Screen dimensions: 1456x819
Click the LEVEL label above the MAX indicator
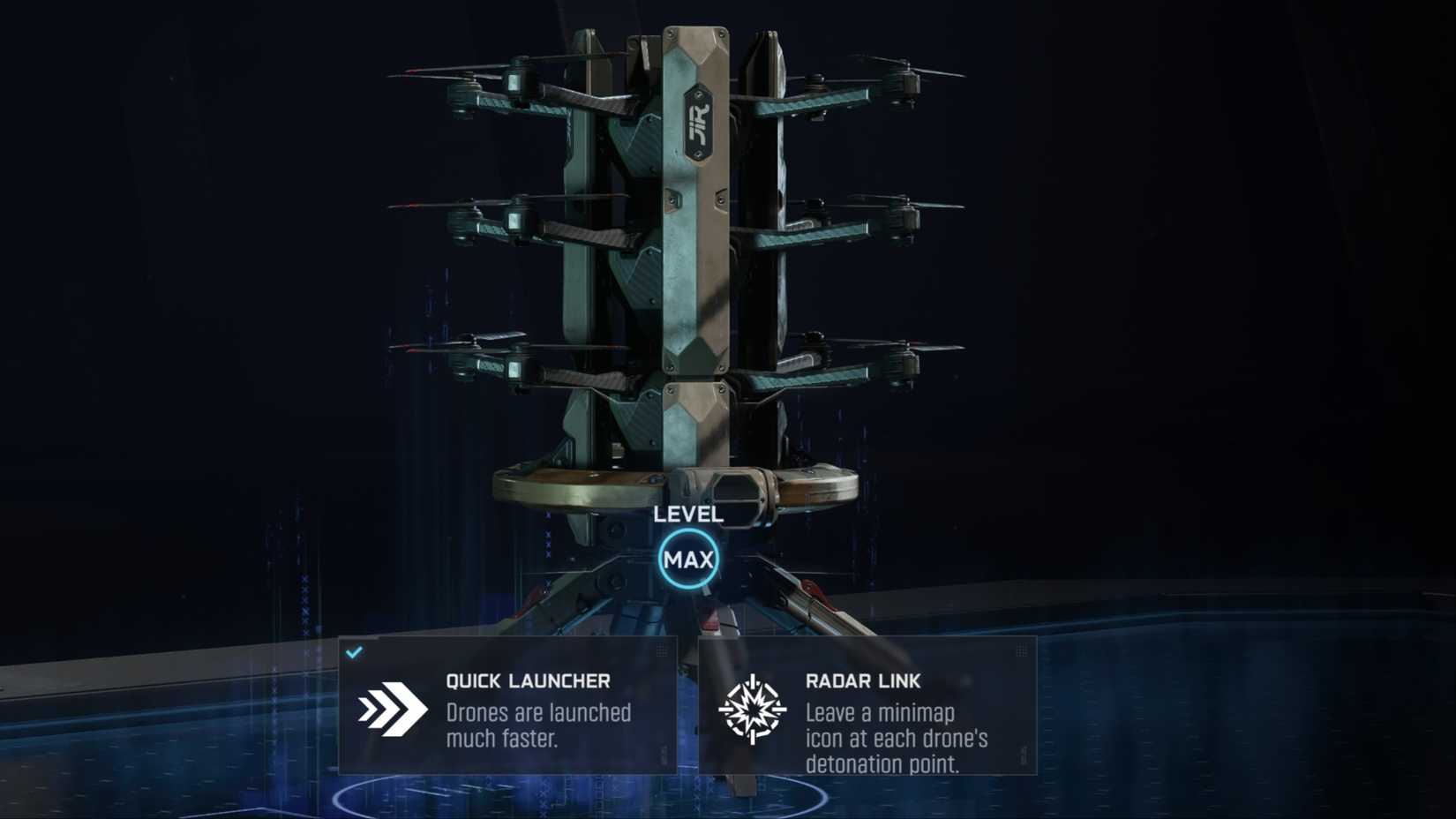pyautogui.click(x=687, y=514)
